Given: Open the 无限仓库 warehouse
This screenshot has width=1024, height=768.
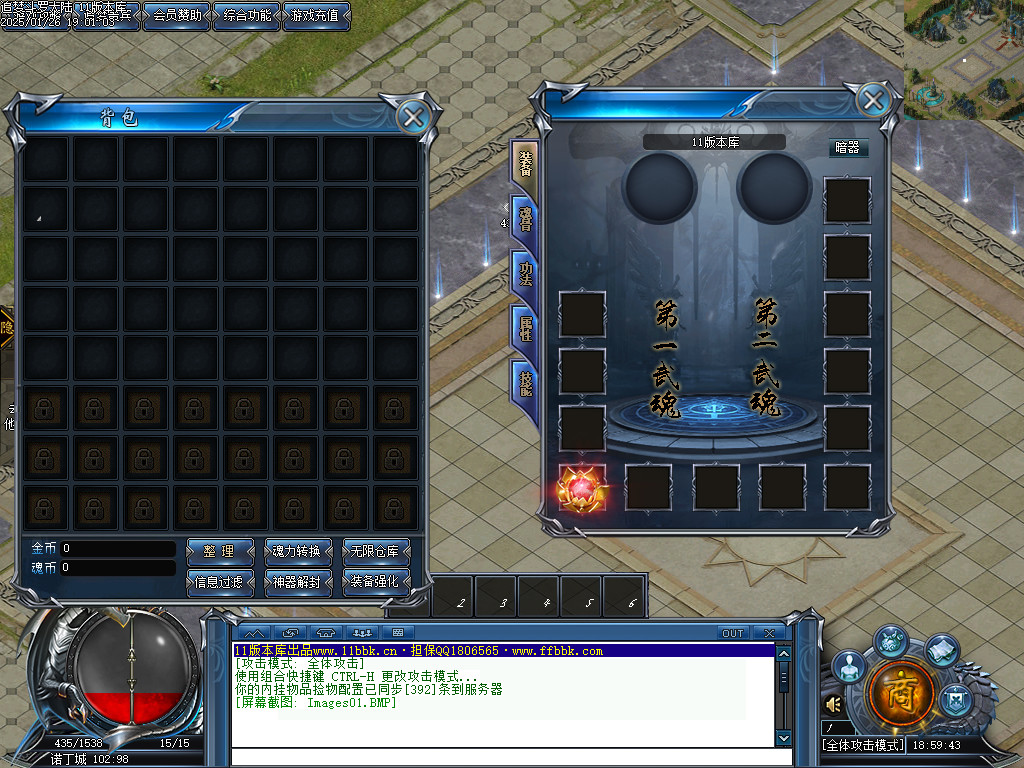Looking at the screenshot, I should click(376, 551).
